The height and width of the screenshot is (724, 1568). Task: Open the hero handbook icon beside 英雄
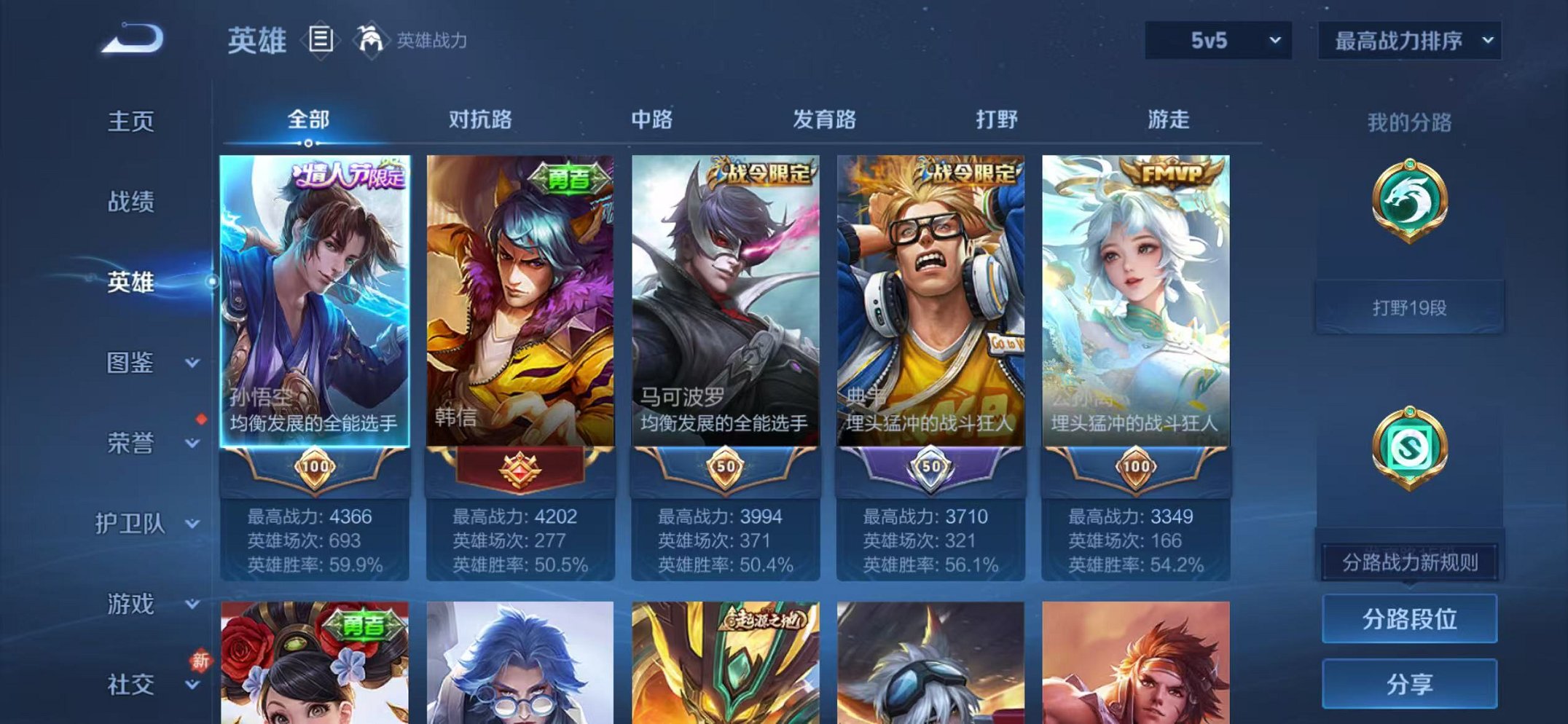coord(319,42)
